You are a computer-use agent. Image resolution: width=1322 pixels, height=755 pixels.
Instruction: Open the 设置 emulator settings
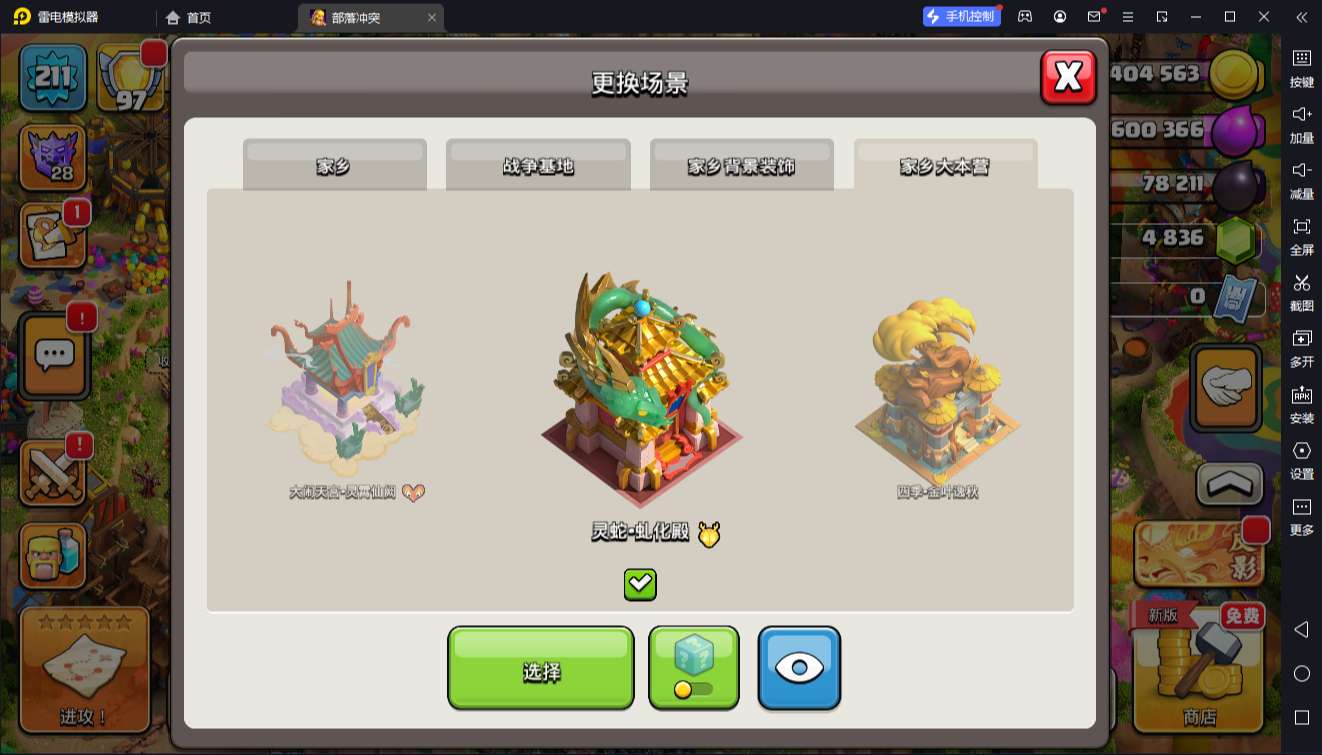[x=1301, y=459]
